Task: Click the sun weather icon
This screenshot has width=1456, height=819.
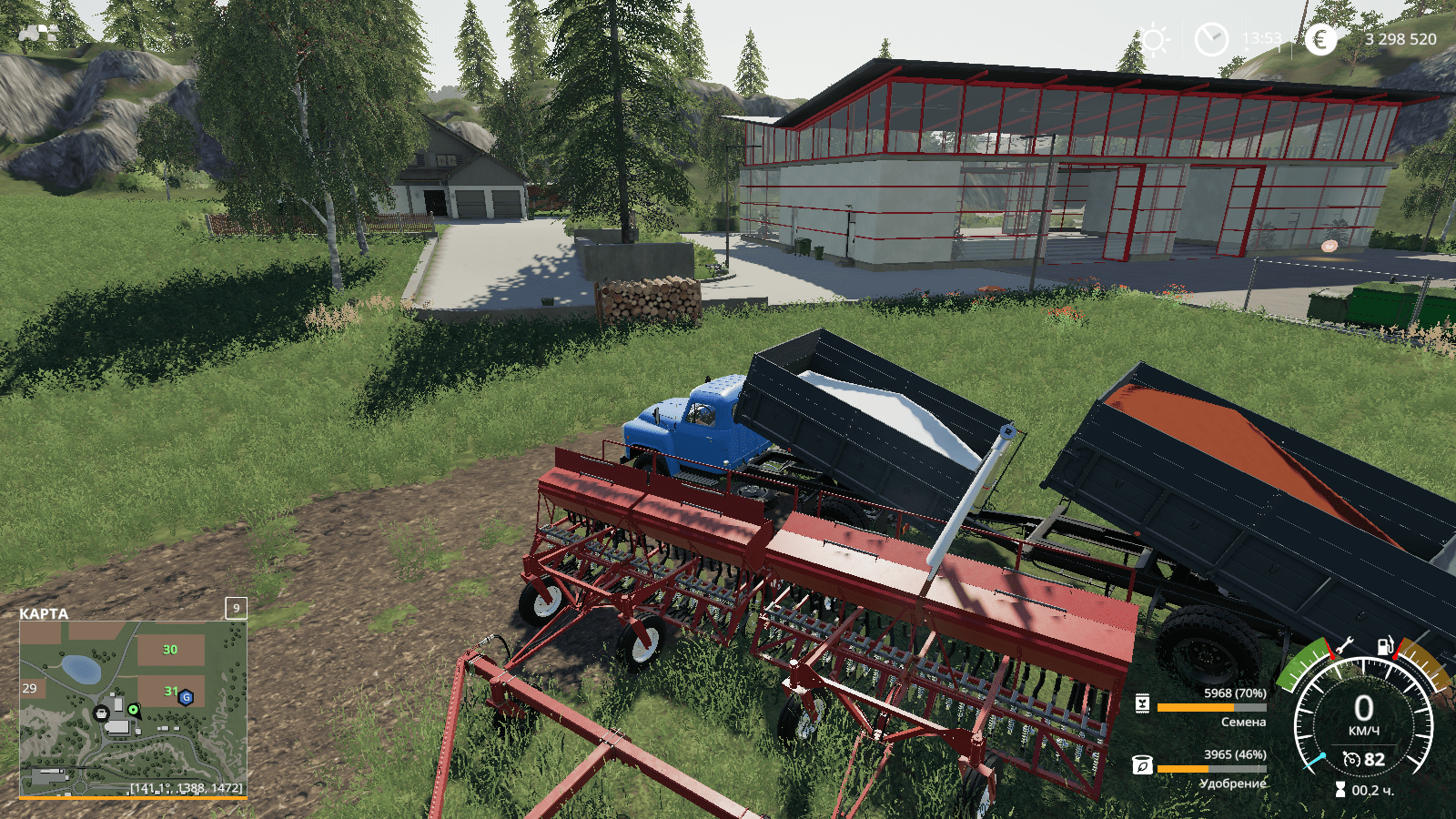Action: [x=1155, y=40]
